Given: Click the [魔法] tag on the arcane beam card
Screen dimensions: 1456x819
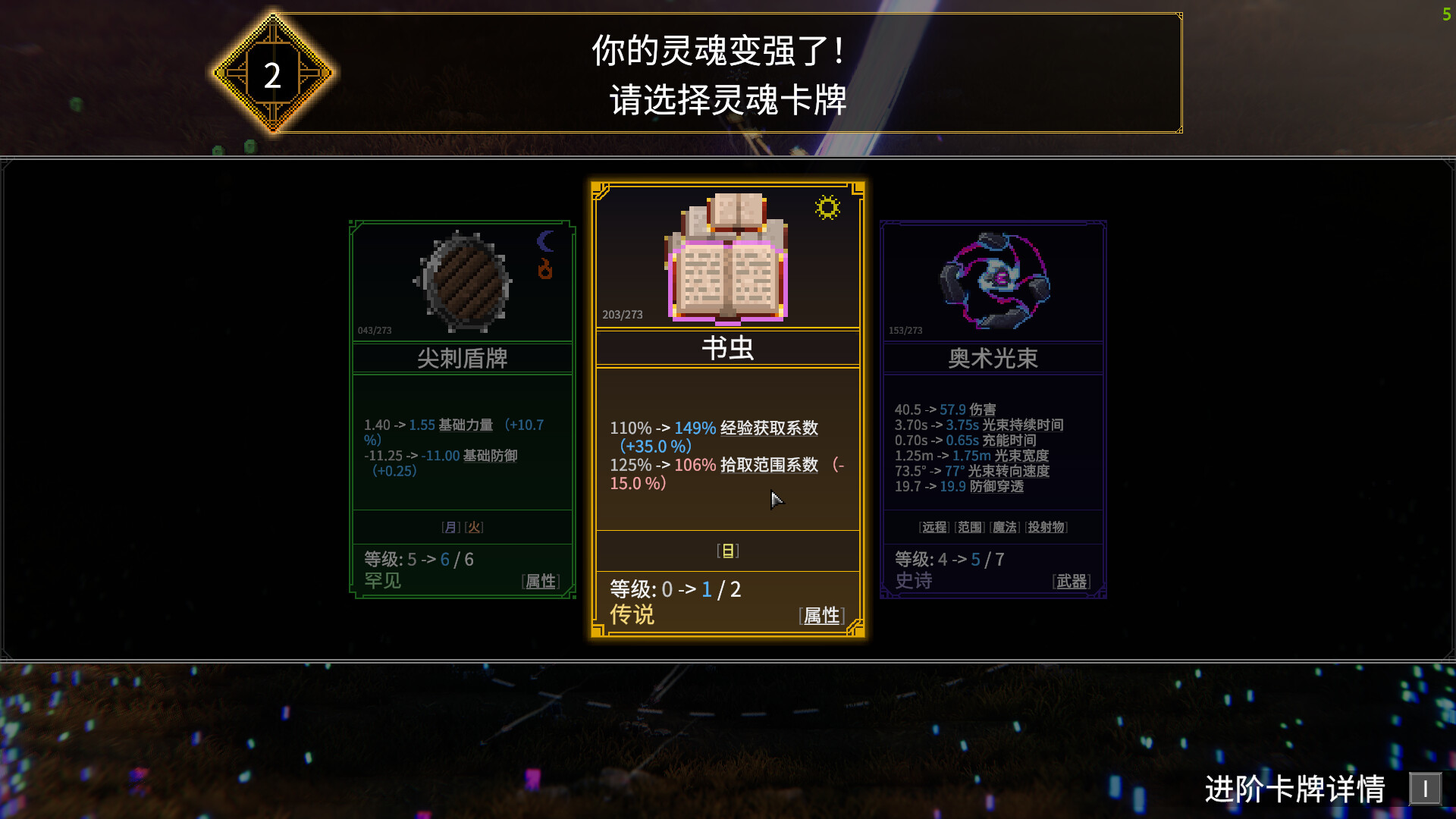Looking at the screenshot, I should tap(1003, 526).
